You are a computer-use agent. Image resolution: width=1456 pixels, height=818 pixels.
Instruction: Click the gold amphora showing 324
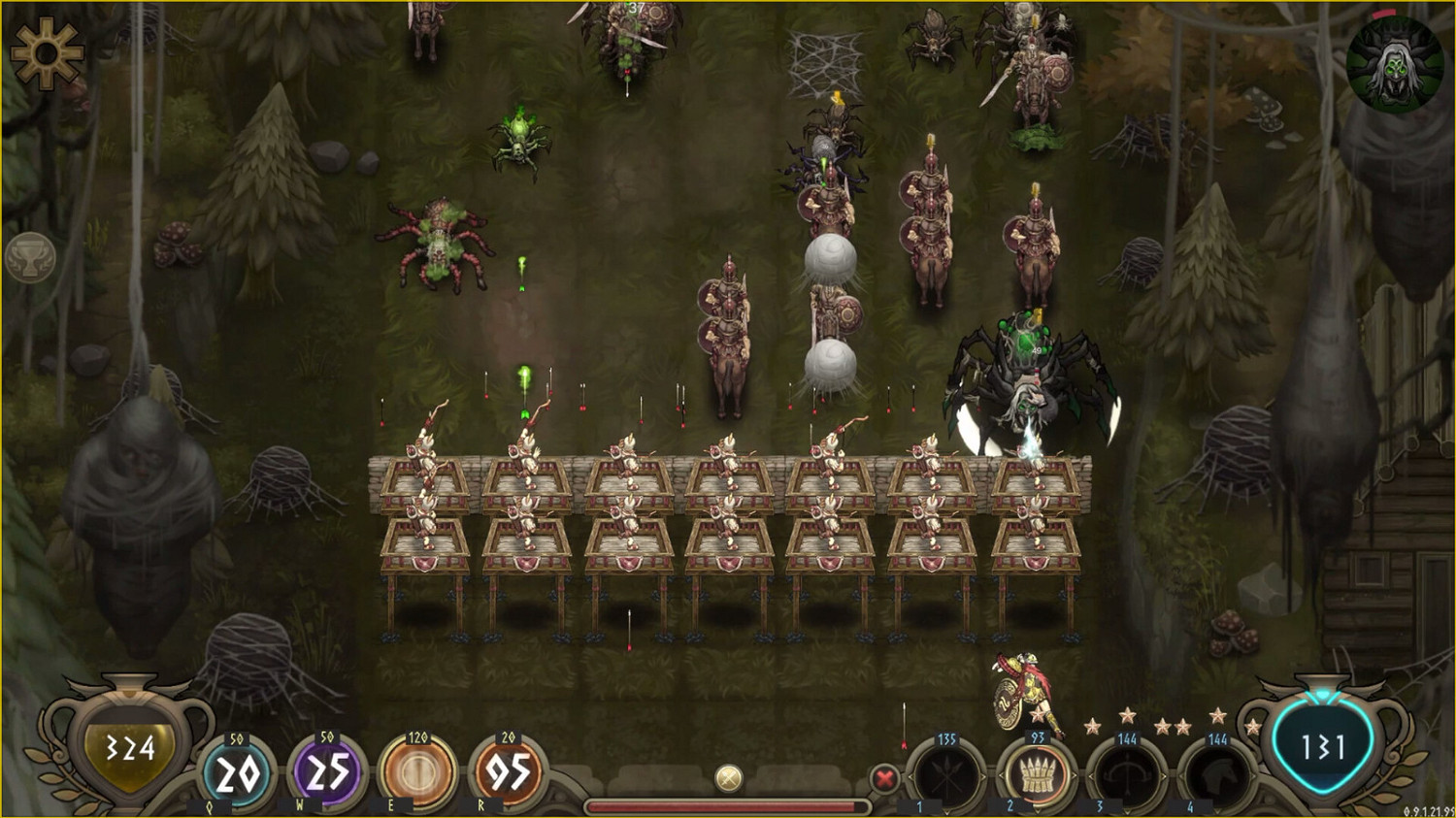(x=129, y=749)
